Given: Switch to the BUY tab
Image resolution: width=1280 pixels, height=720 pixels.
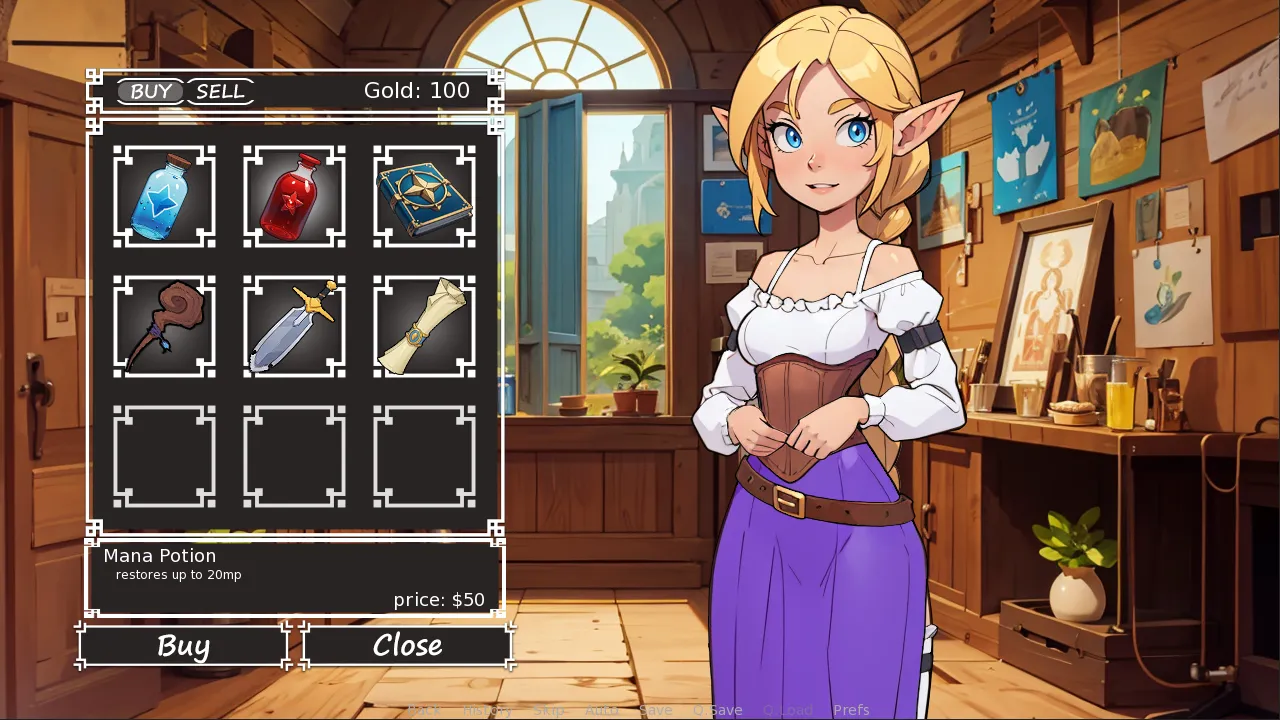Looking at the screenshot, I should pyautogui.click(x=151, y=92).
